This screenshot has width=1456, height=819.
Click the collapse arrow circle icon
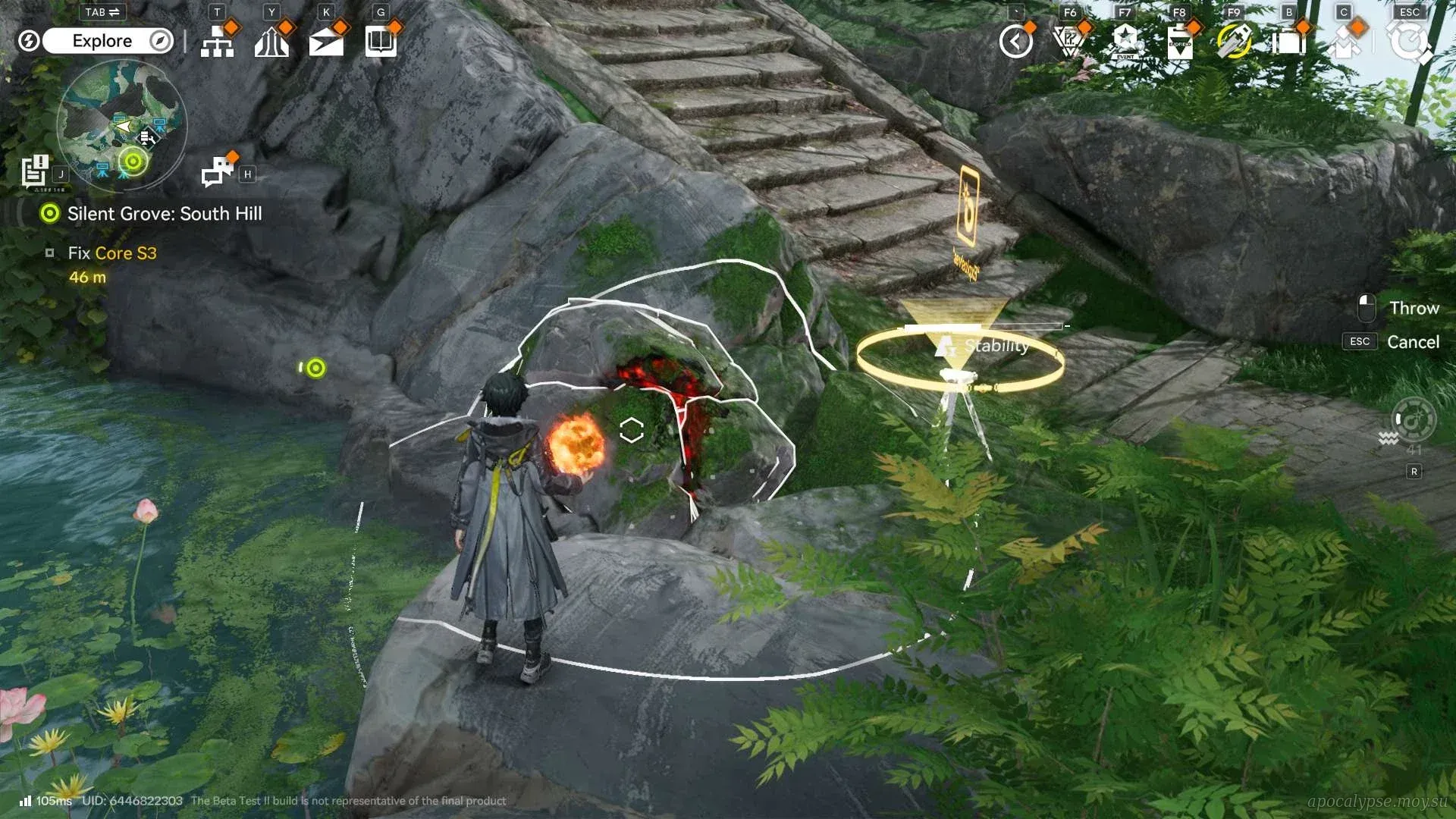coord(1015,42)
